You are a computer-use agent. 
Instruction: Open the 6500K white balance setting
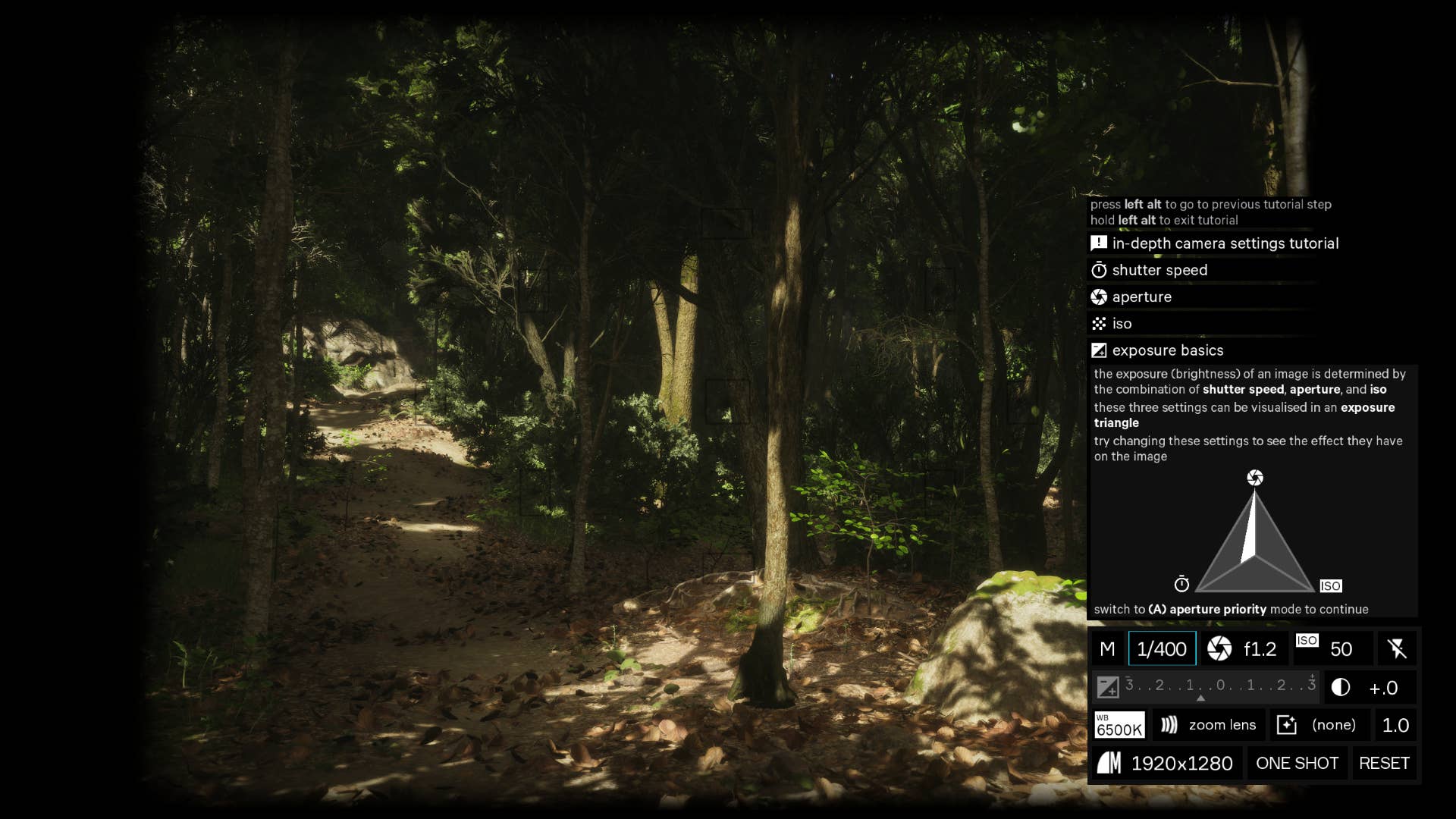pos(1119,726)
